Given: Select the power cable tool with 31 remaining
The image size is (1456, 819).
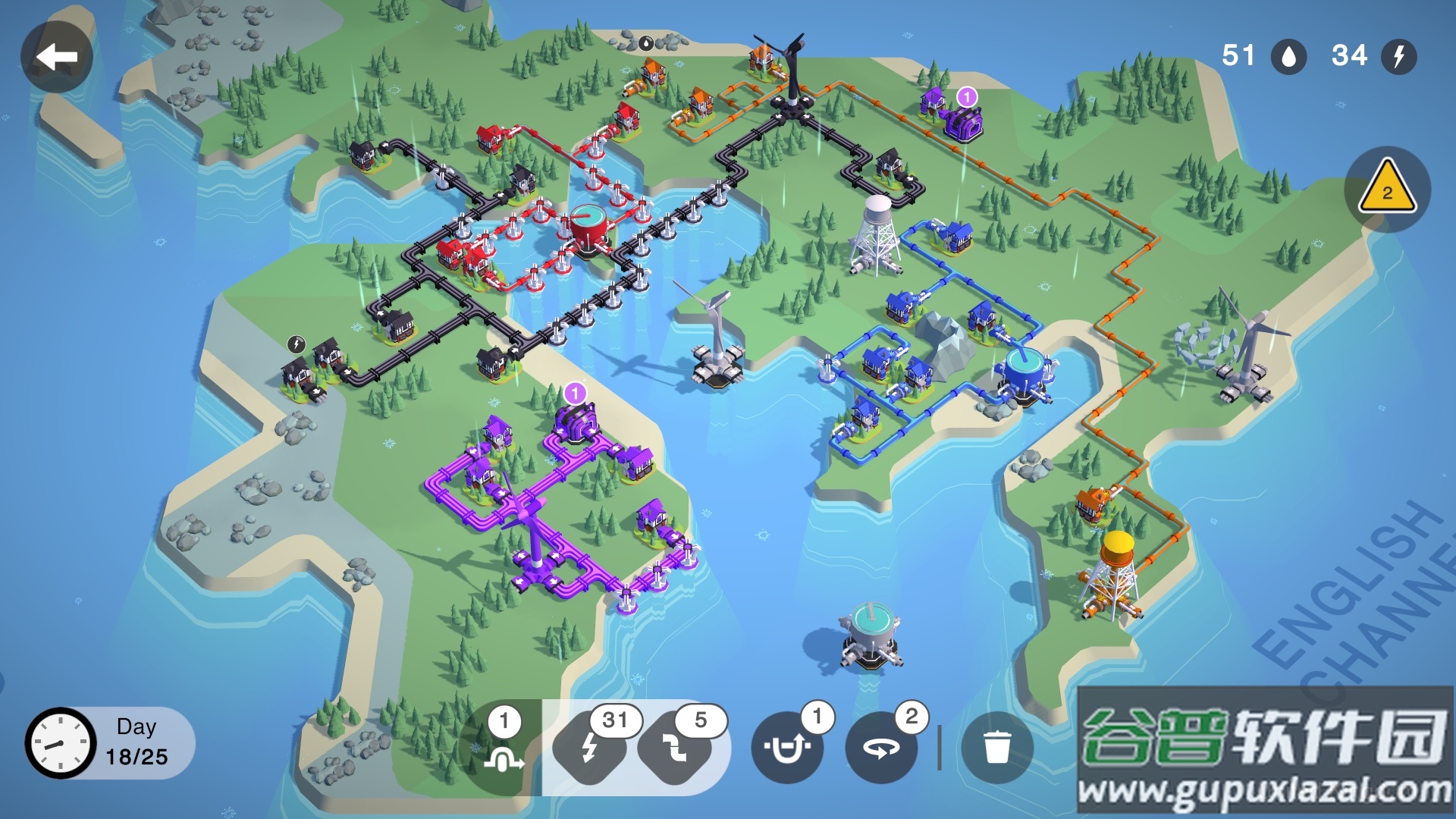Looking at the screenshot, I should coord(590,747).
